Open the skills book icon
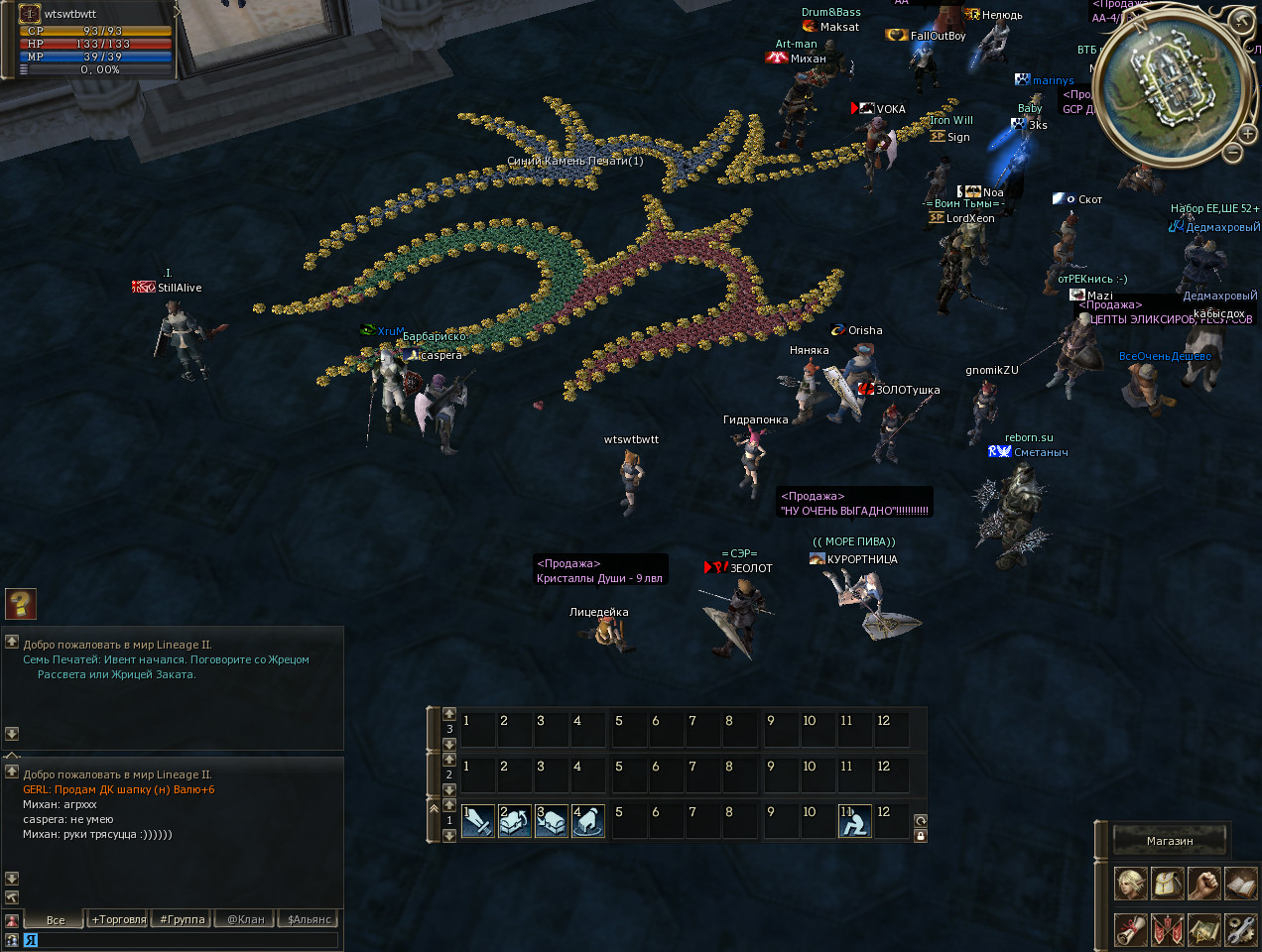Image resolution: width=1262 pixels, height=952 pixels. point(1240,883)
